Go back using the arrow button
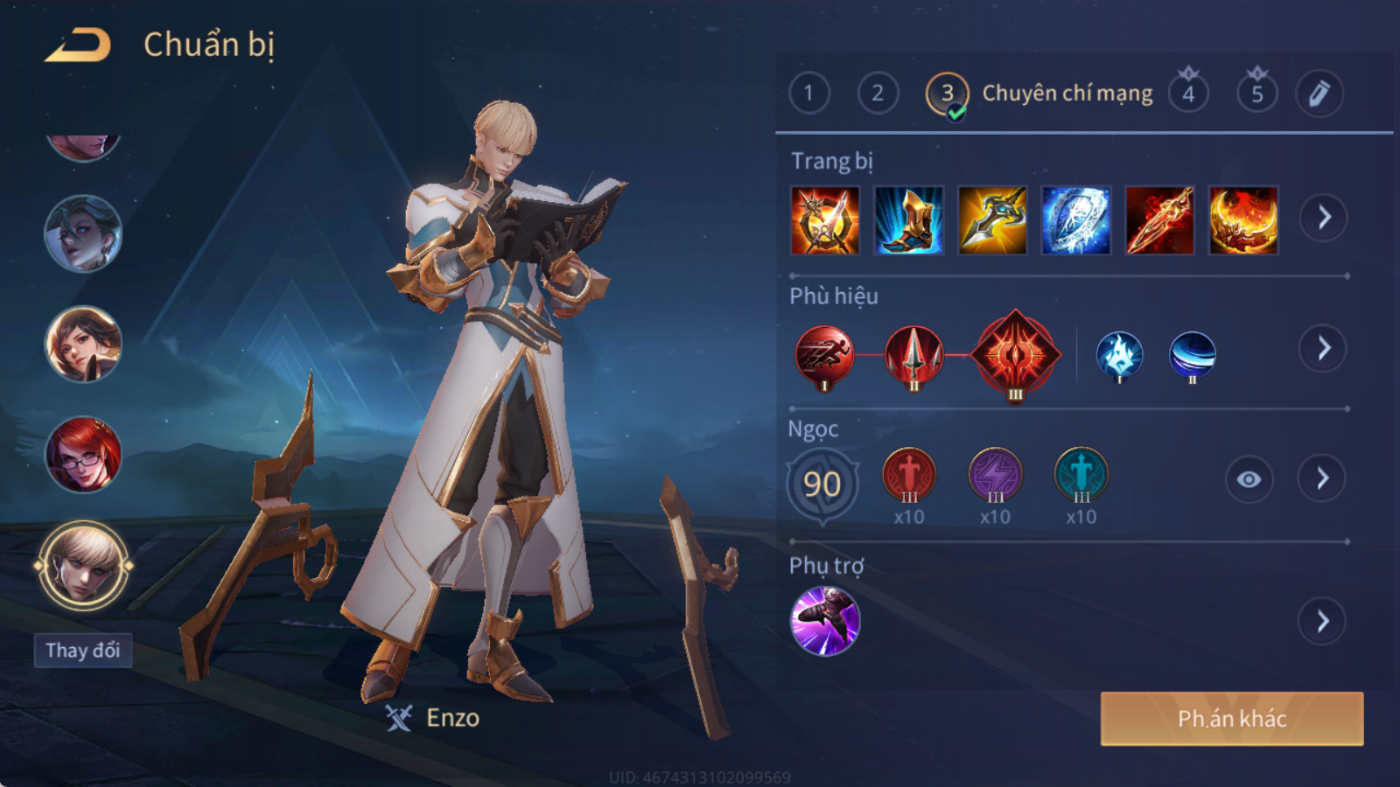The image size is (1400, 787). click(x=78, y=46)
